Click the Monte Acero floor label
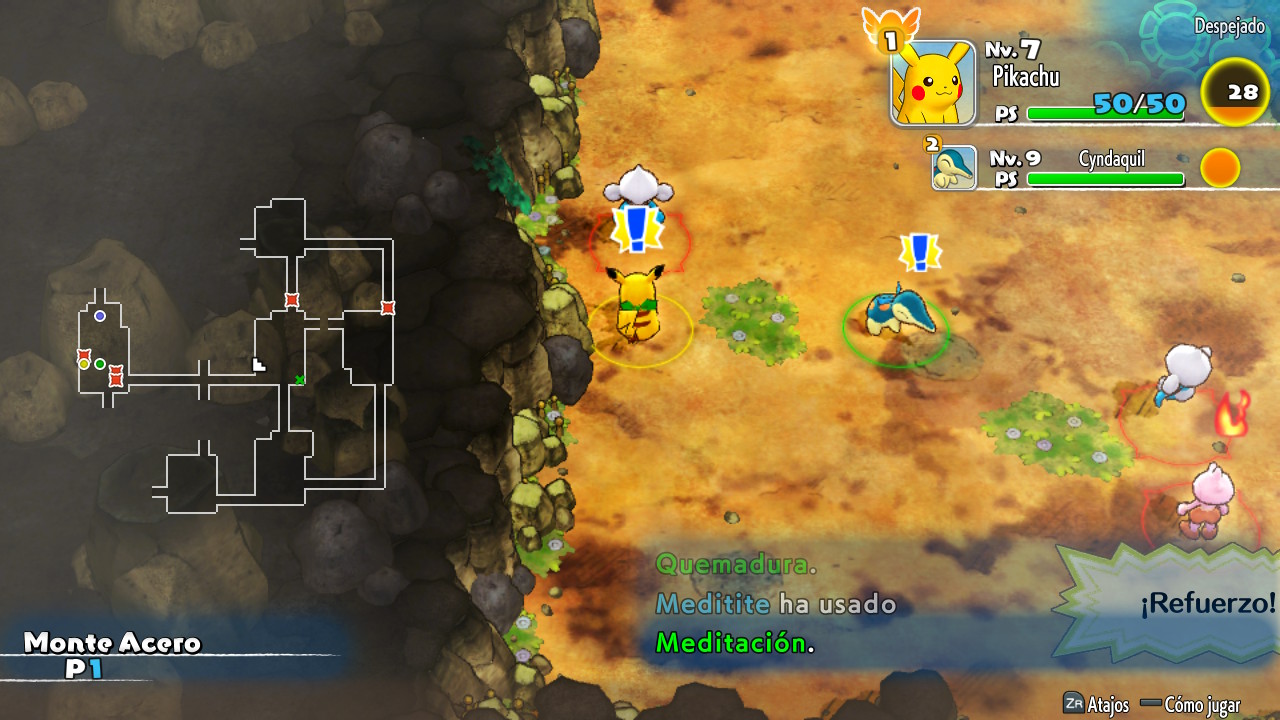1280x720 pixels. pyautogui.click(x=112, y=643)
